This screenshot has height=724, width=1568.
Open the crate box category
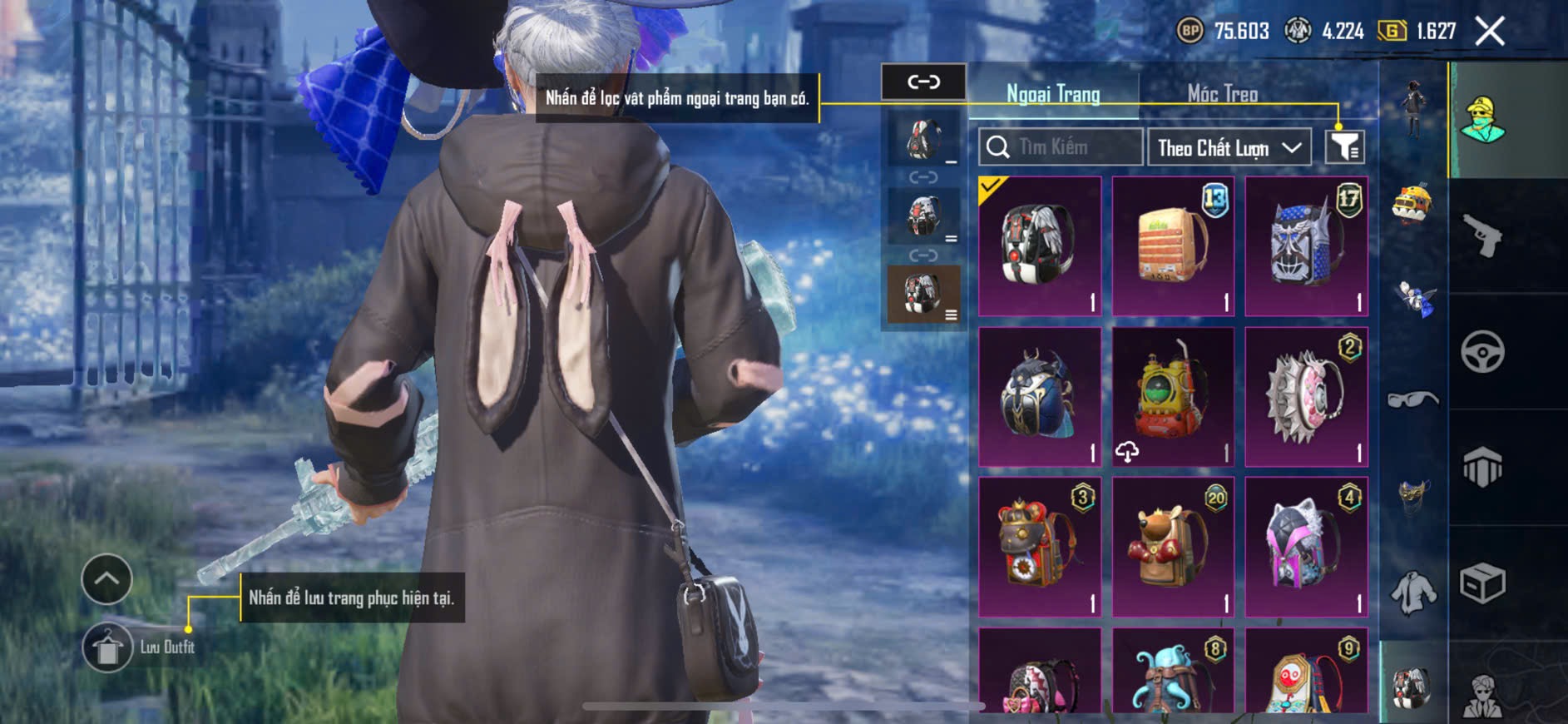[x=1482, y=583]
